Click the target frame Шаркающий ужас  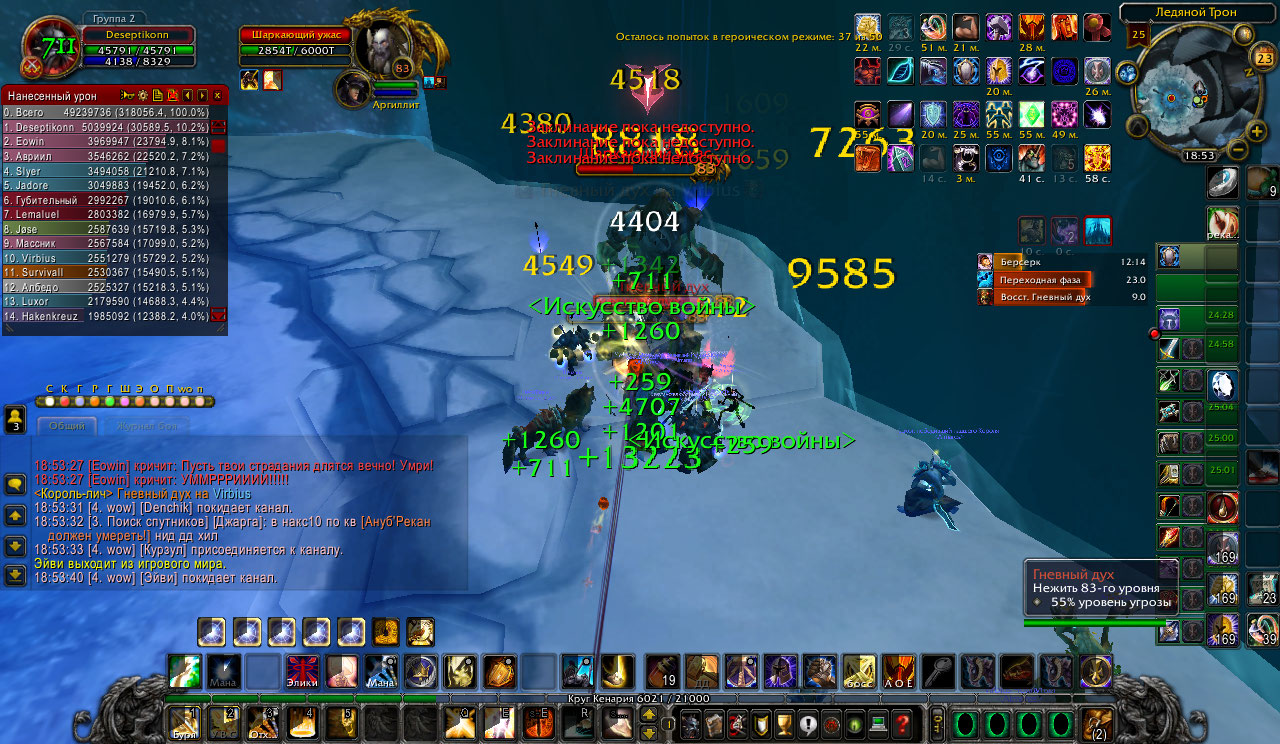tap(295, 35)
